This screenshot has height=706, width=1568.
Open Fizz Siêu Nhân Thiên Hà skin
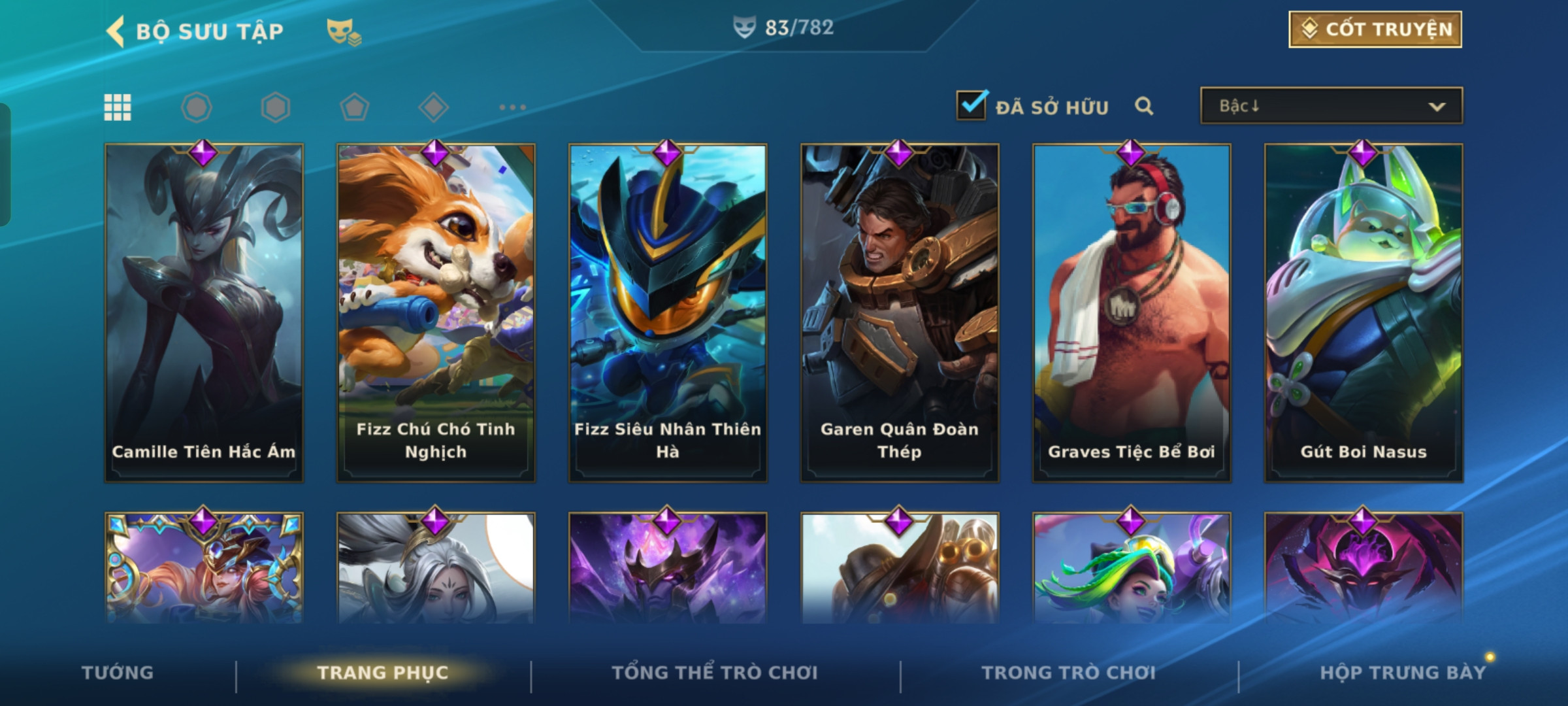[x=668, y=312]
